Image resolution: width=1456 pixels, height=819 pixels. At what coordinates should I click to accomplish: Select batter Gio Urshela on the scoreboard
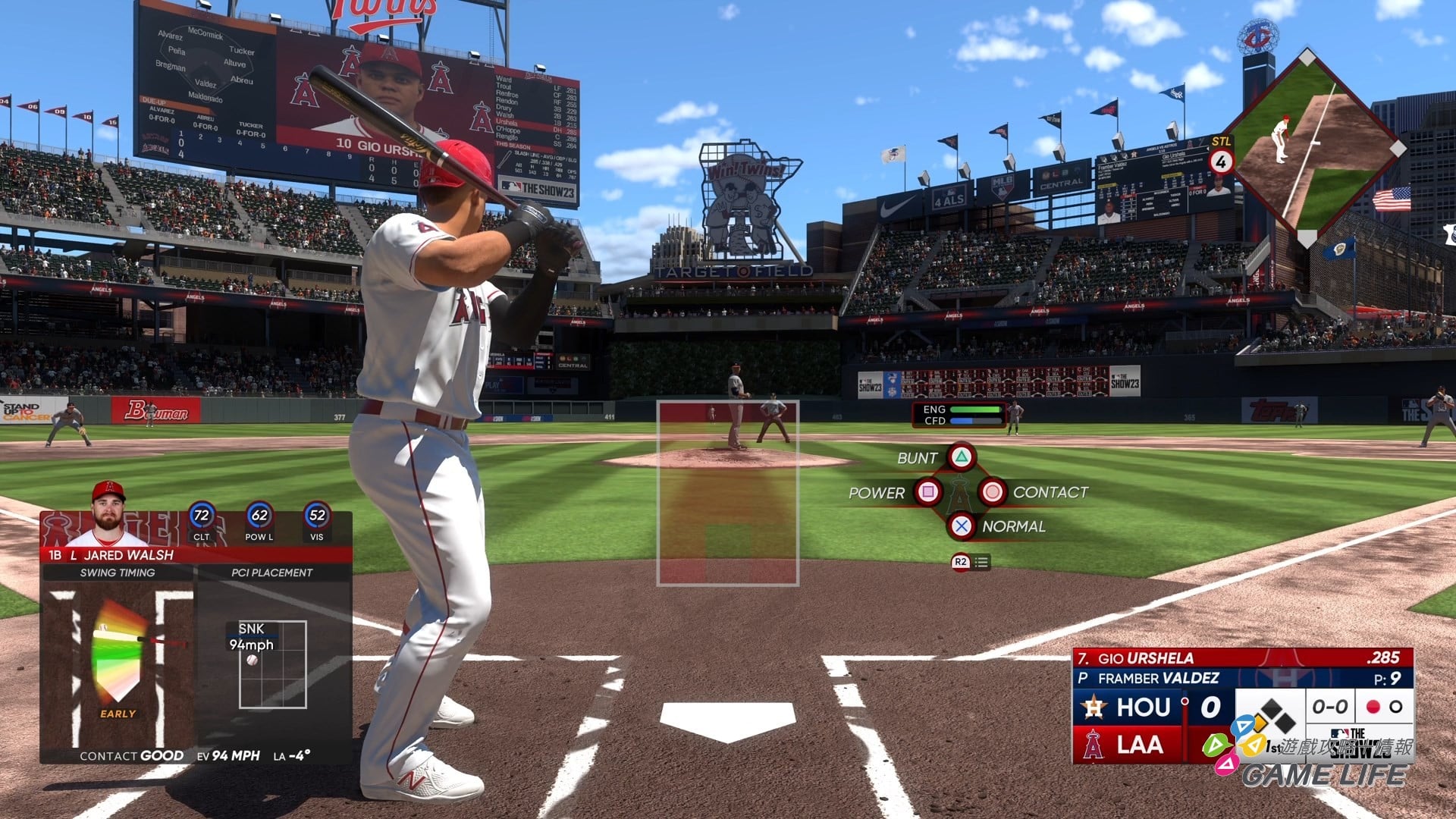click(1145, 658)
